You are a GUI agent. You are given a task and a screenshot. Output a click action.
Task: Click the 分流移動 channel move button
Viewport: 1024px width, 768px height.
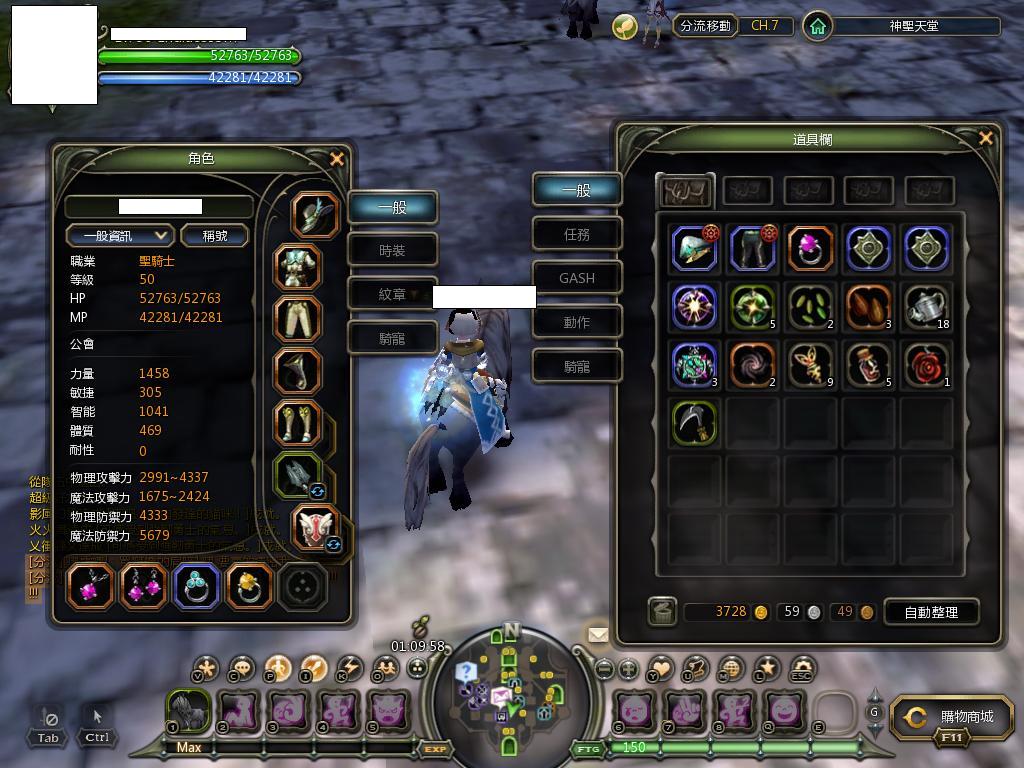click(x=705, y=26)
